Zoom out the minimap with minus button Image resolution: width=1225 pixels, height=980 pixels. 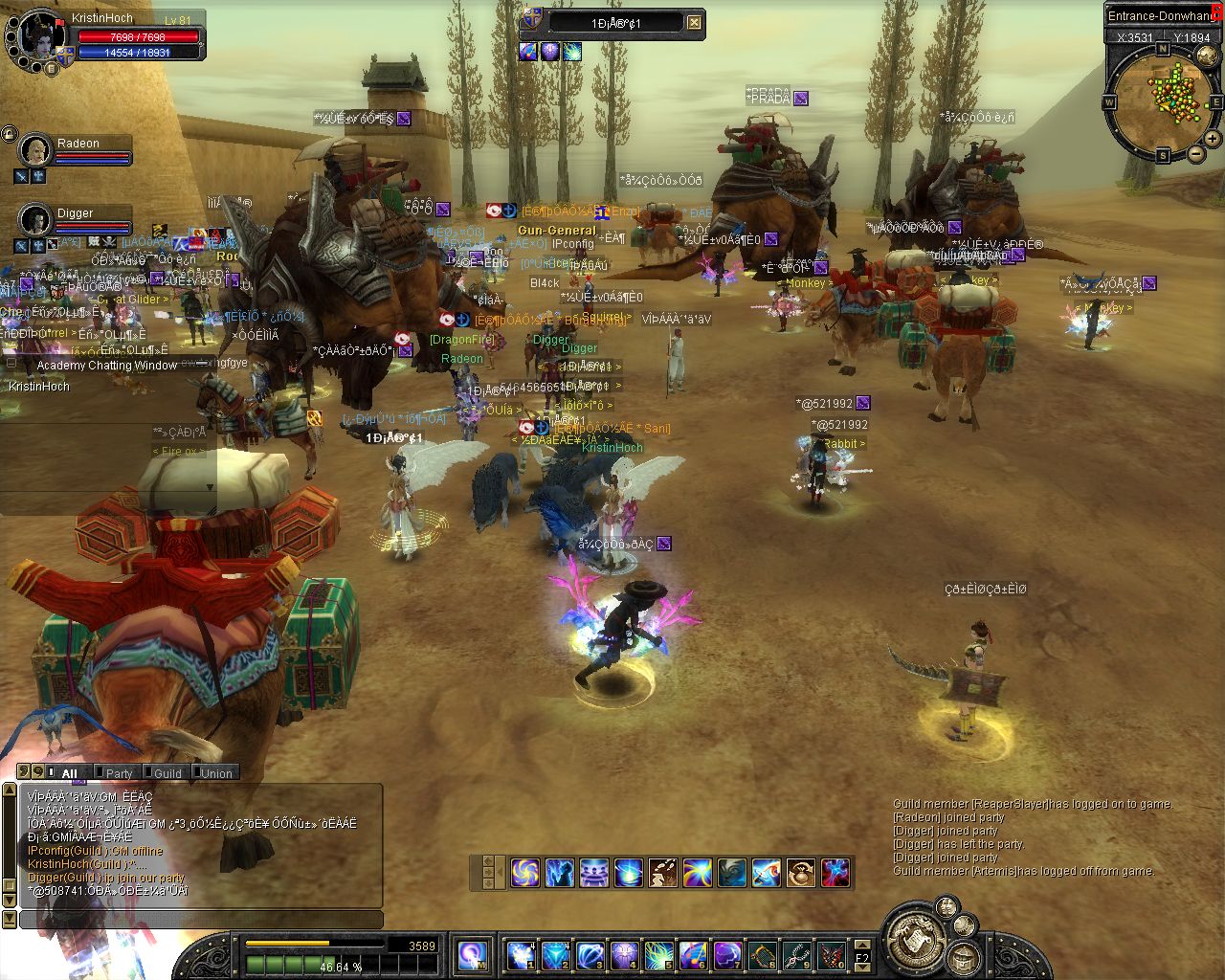point(1195,155)
